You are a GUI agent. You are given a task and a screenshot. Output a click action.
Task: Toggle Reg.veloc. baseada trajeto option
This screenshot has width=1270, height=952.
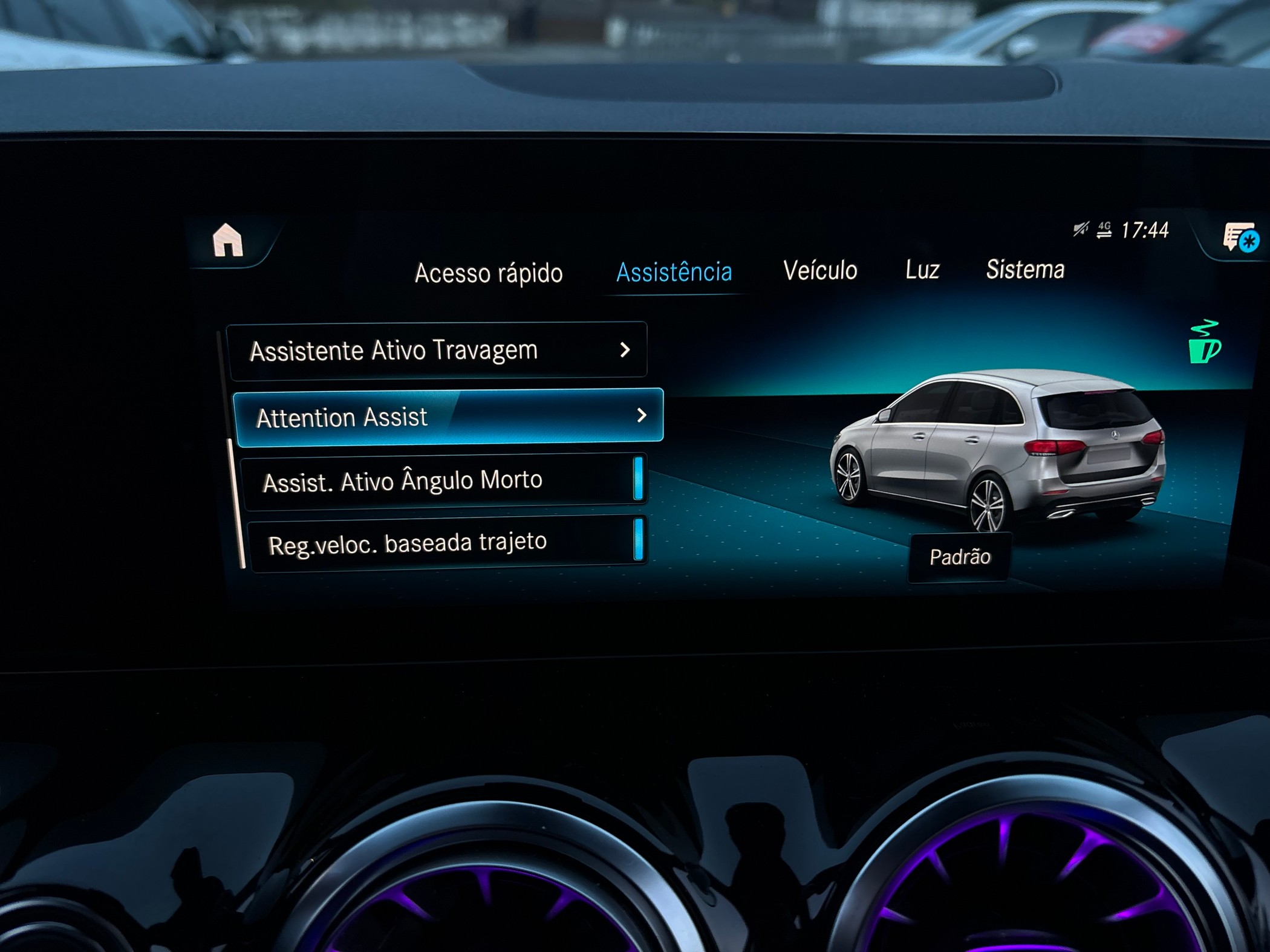click(448, 542)
